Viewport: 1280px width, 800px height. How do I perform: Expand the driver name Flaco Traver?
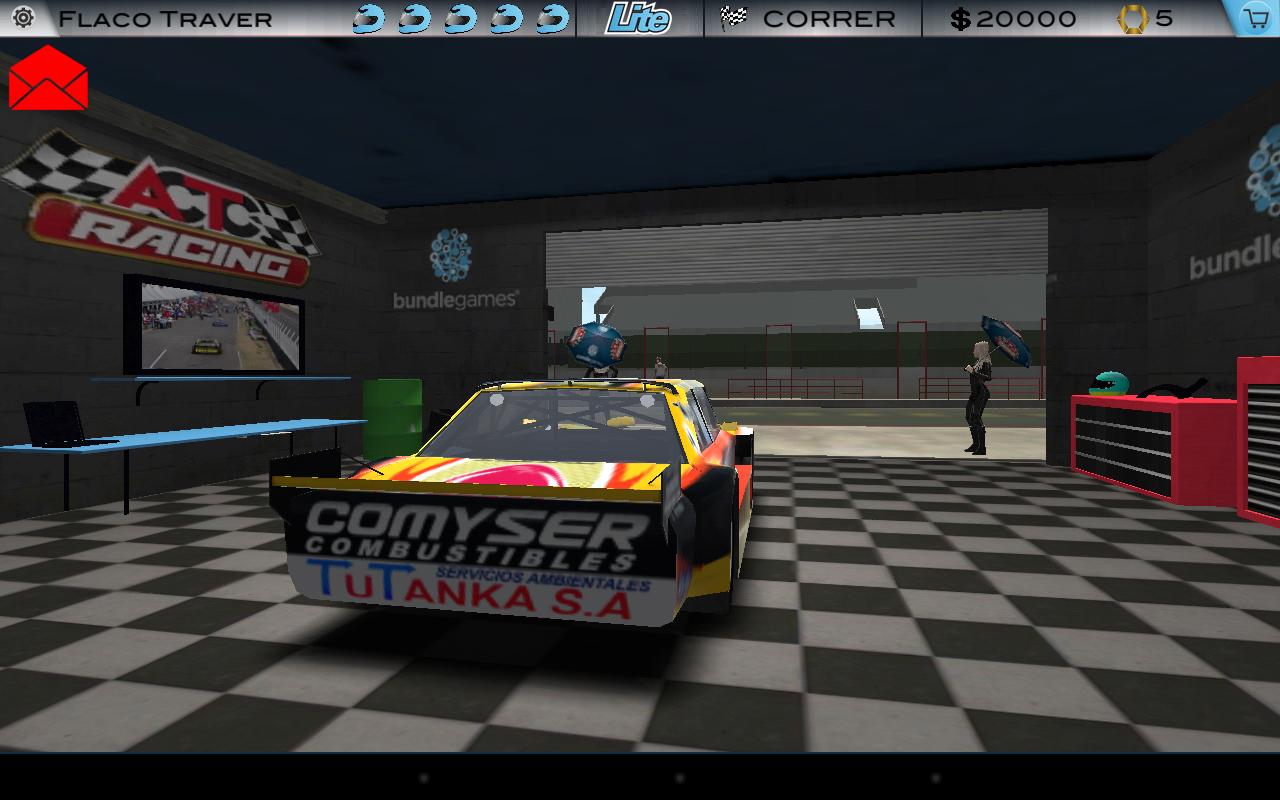click(x=165, y=17)
